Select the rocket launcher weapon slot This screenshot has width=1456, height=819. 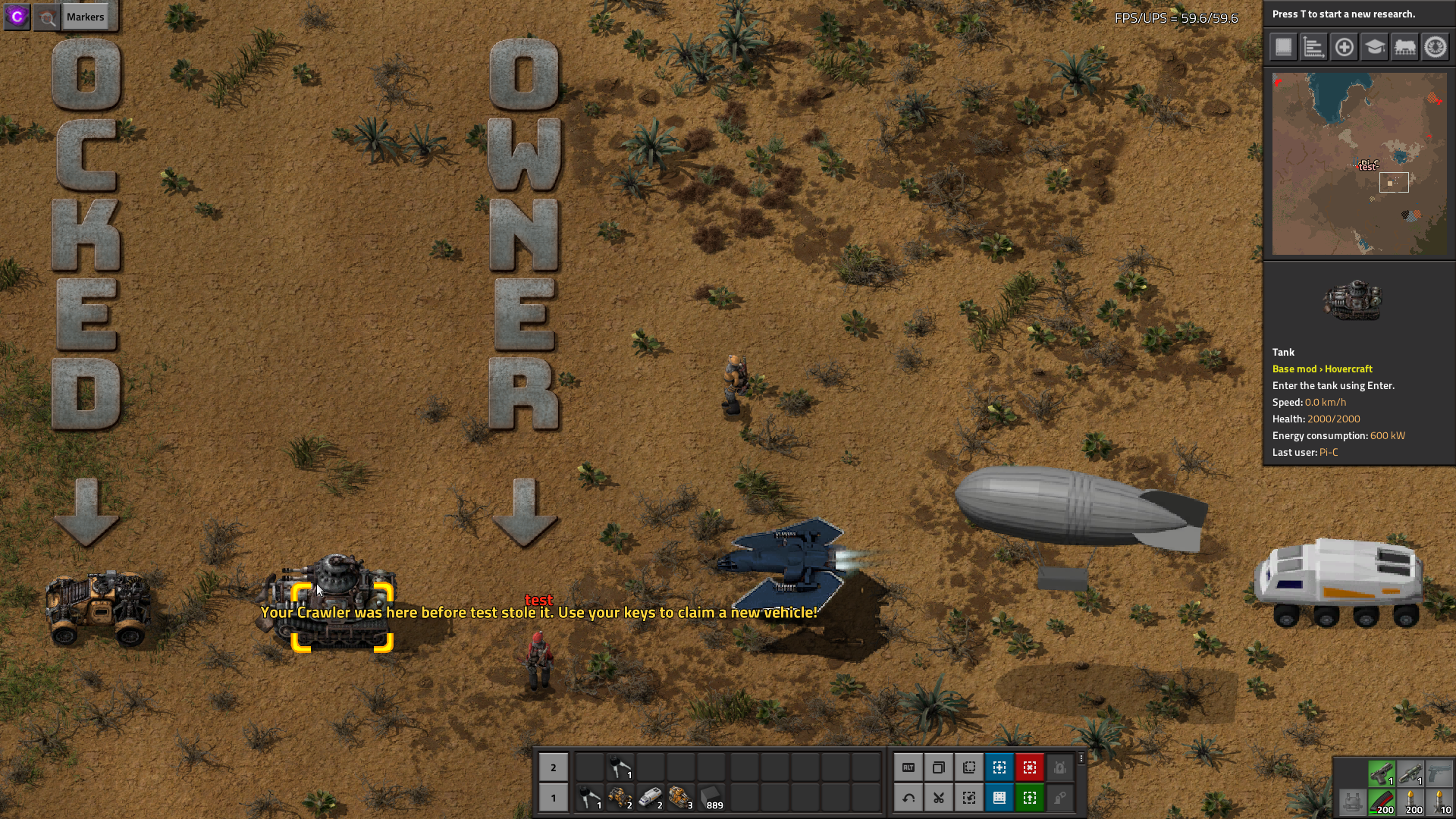point(1410,773)
